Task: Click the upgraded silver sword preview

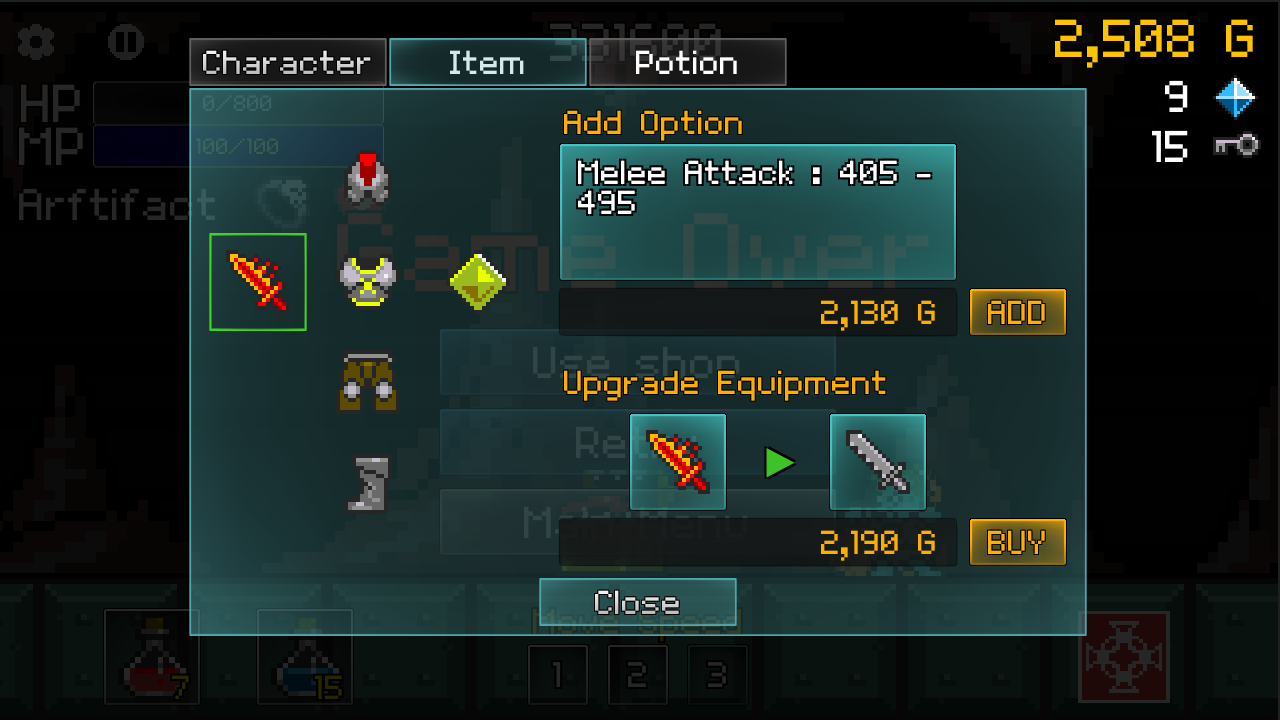Action: pyautogui.click(x=877, y=460)
